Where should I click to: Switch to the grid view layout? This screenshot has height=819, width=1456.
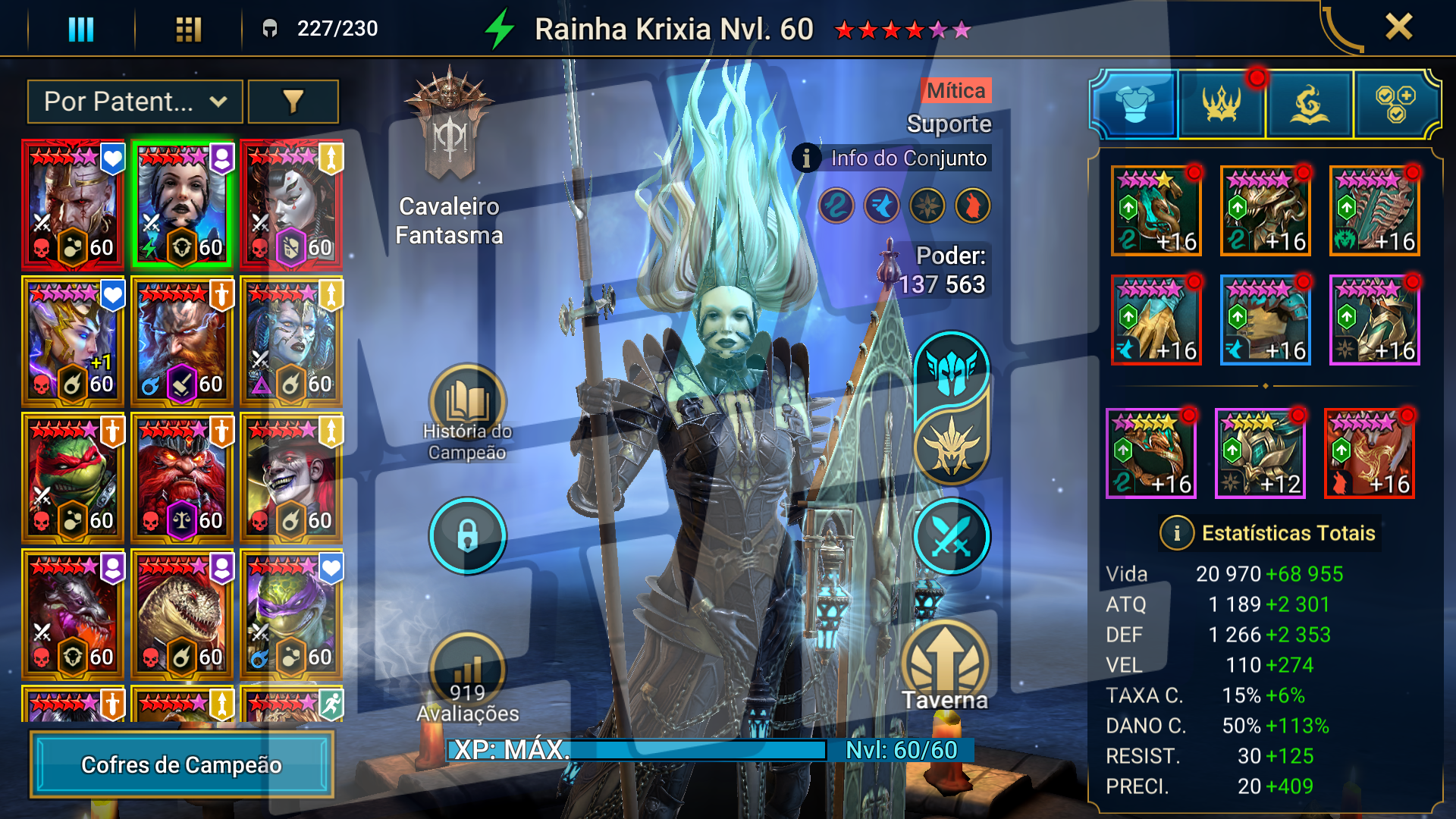coord(188,29)
